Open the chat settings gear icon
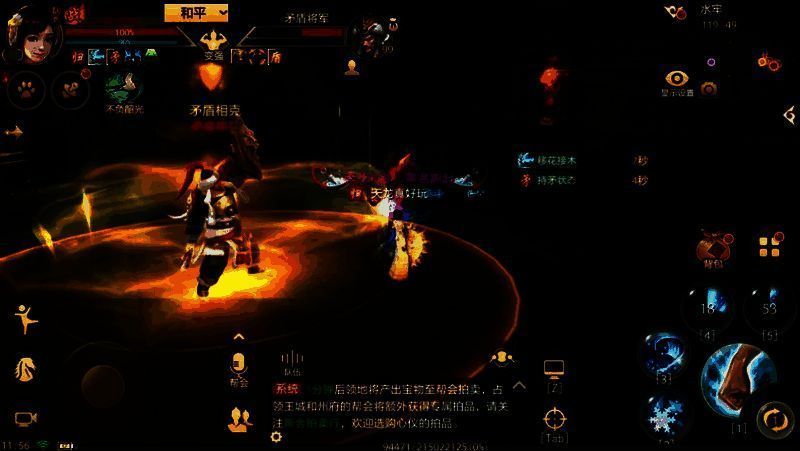The width and height of the screenshot is (800, 451). [x=277, y=437]
